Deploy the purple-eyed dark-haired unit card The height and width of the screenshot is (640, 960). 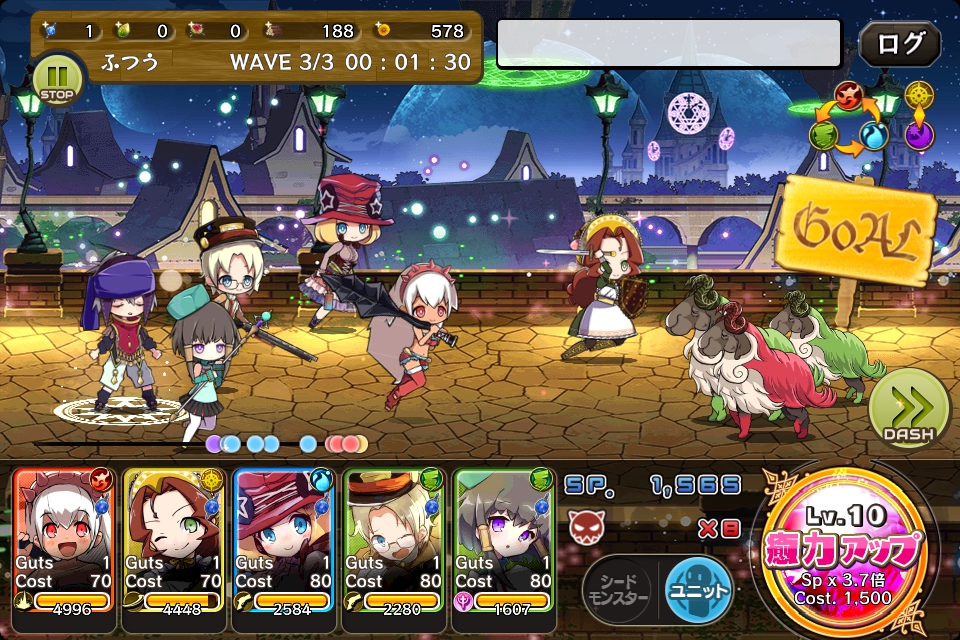pyautogui.click(x=503, y=540)
